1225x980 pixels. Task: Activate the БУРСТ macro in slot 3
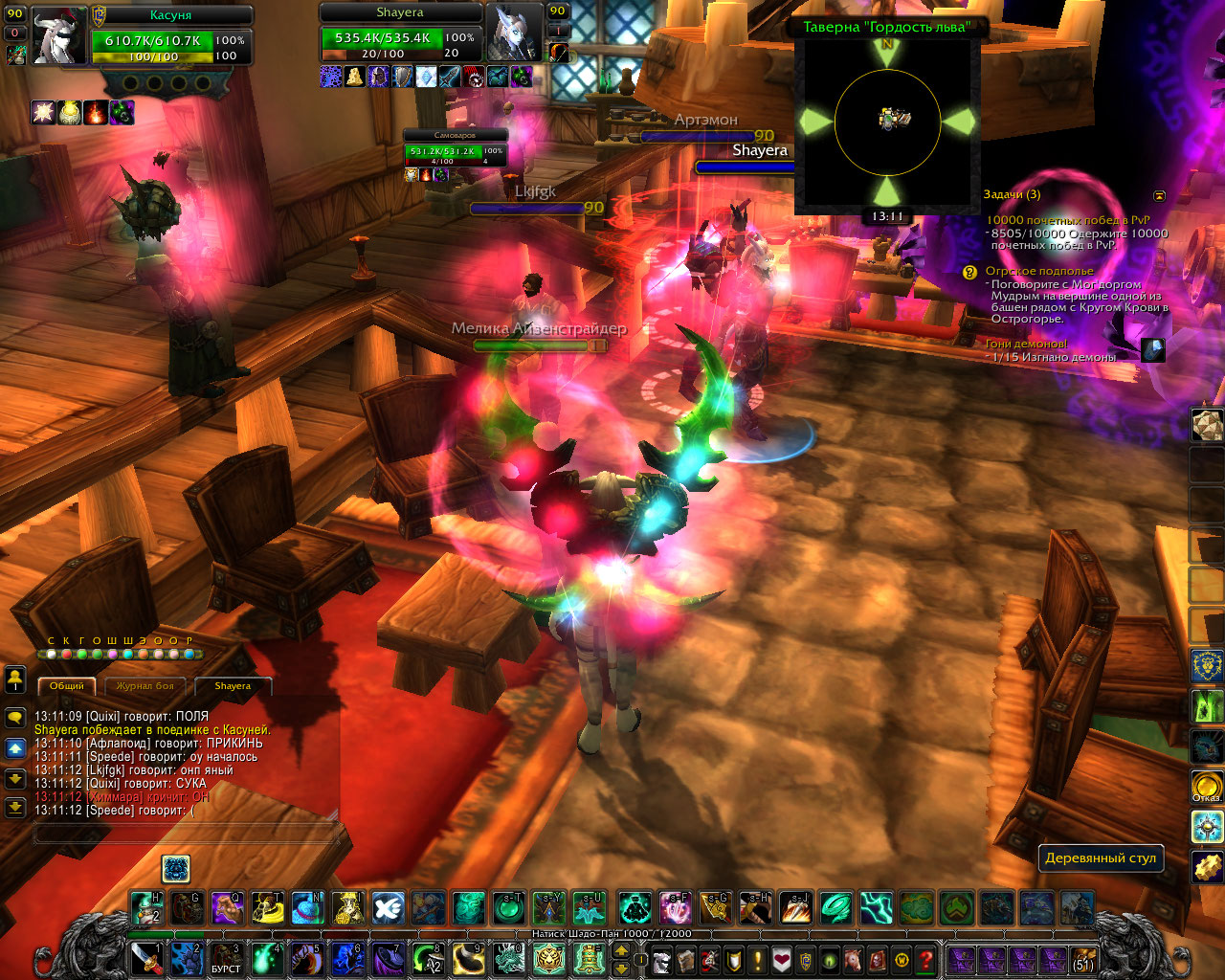coord(226,958)
